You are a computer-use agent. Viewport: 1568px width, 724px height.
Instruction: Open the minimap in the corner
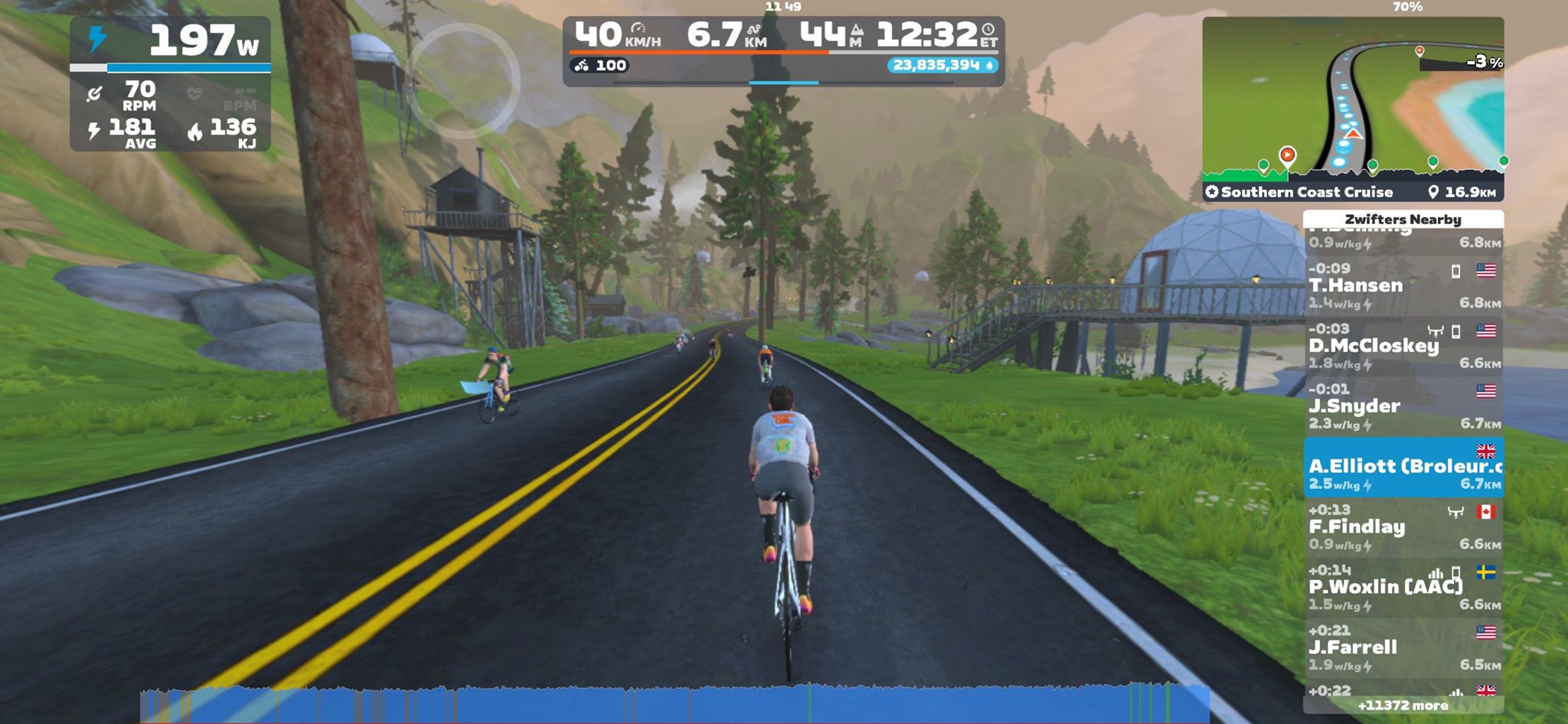[1352, 99]
